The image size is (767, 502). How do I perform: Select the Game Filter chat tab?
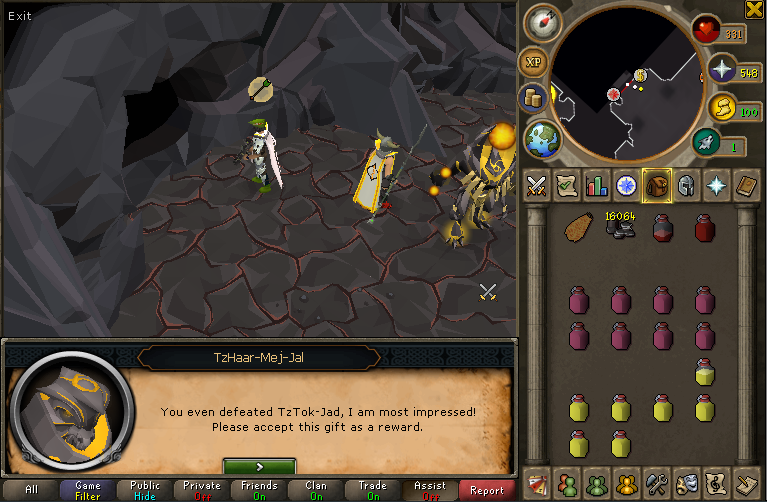88,490
